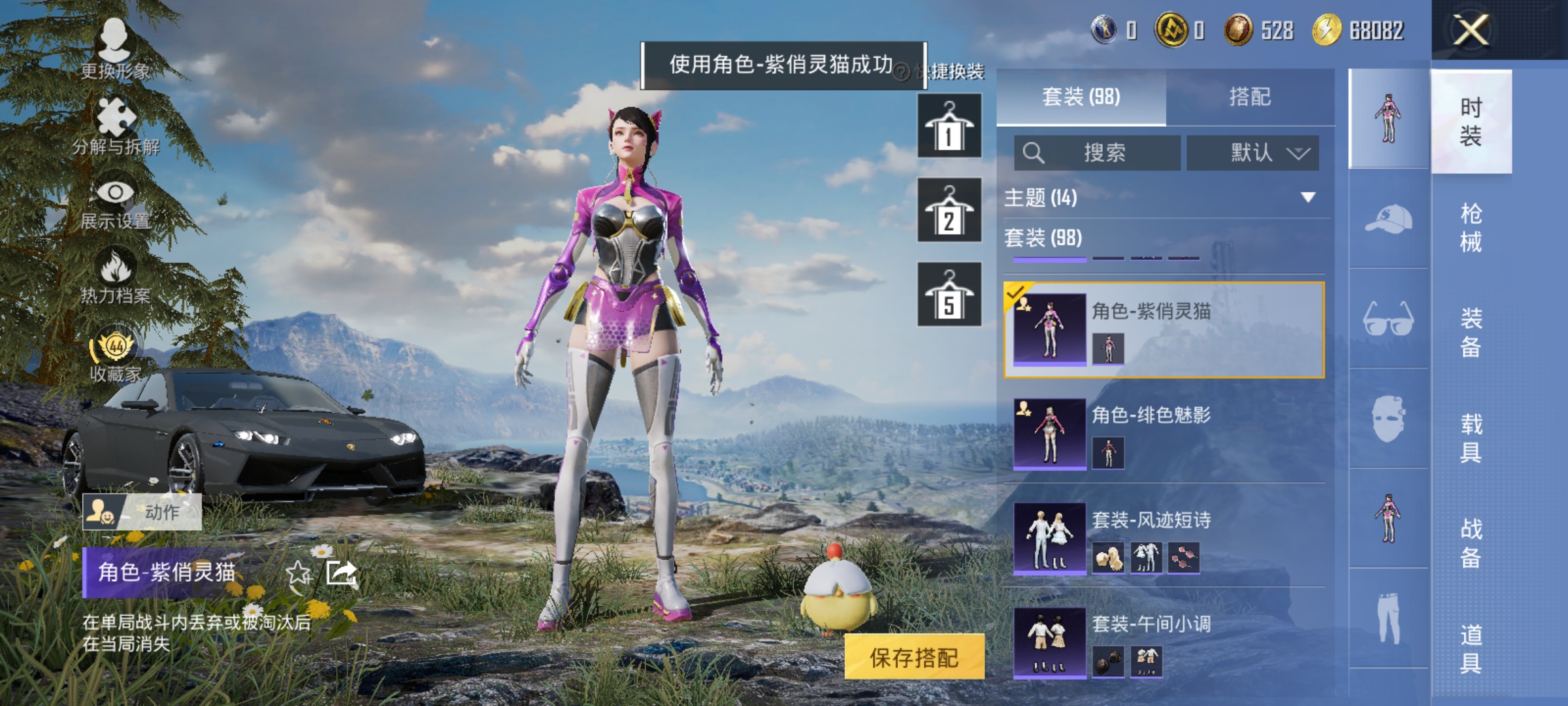Switch to the 搭配 tab
This screenshot has height=706, width=1568.
1252,96
